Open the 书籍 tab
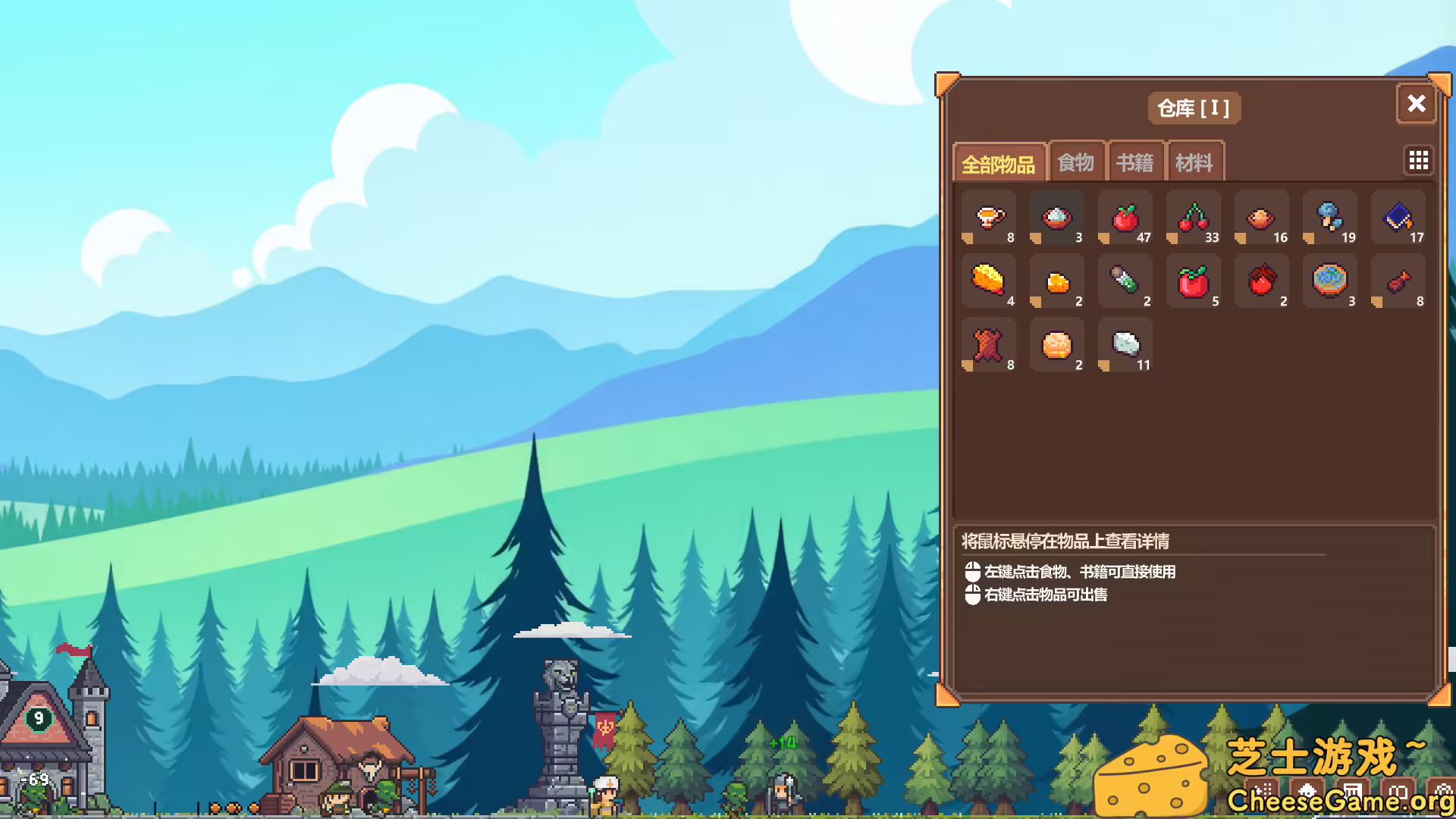The image size is (1456, 819). [x=1135, y=161]
